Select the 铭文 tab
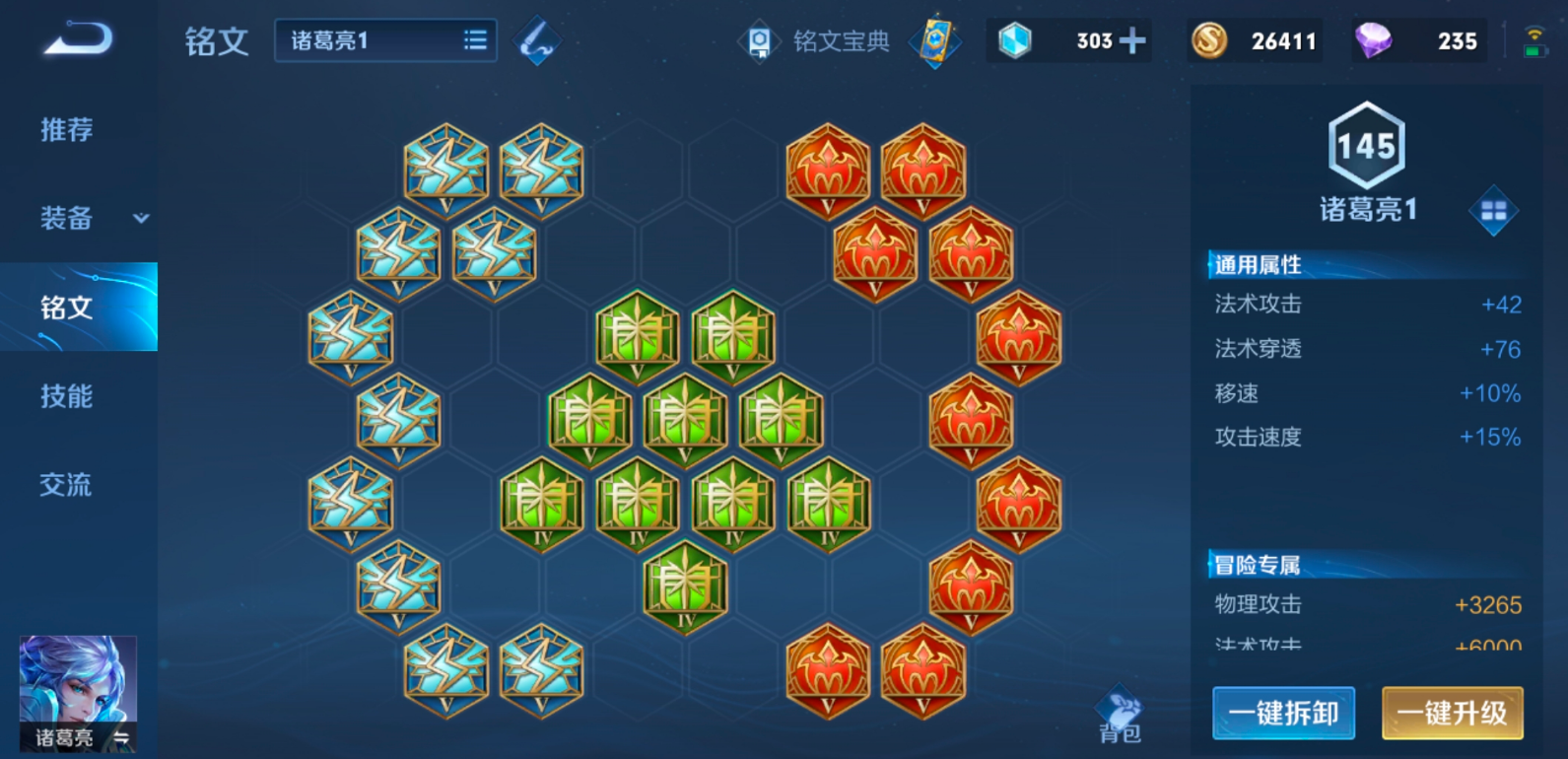 (x=67, y=308)
